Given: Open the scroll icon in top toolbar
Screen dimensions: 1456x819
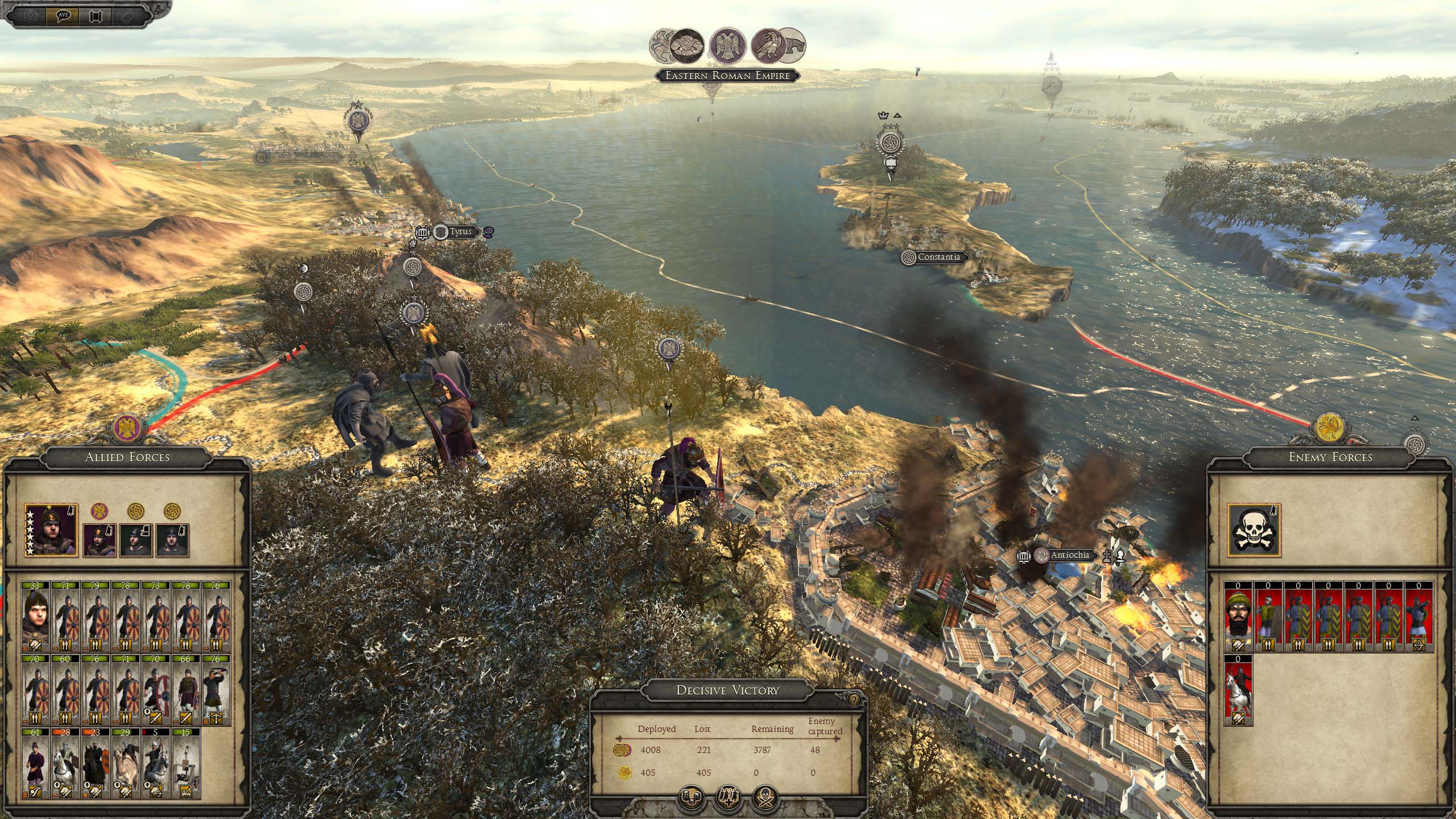Looking at the screenshot, I should (x=96, y=15).
